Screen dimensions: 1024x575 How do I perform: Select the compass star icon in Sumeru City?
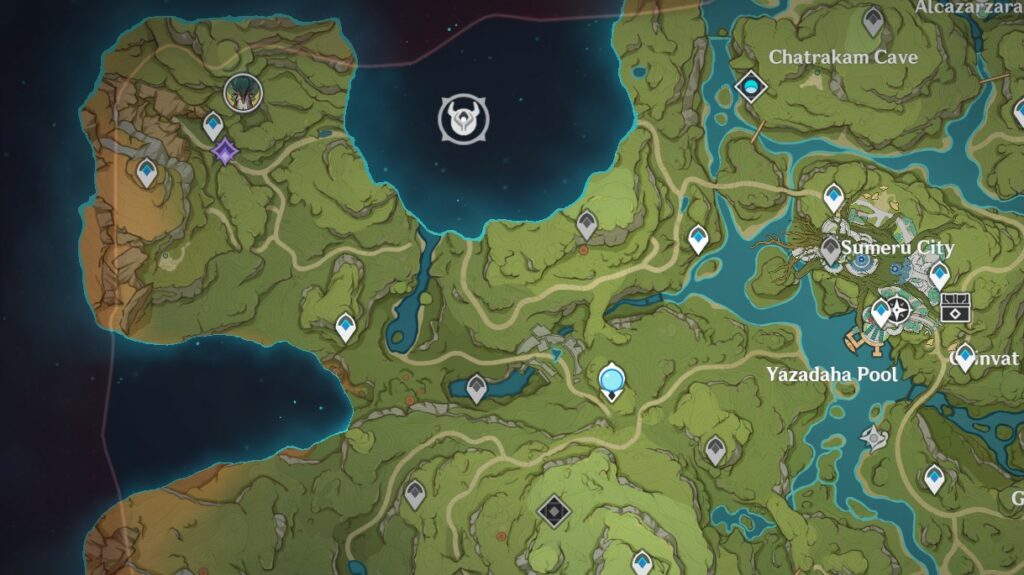click(x=898, y=310)
